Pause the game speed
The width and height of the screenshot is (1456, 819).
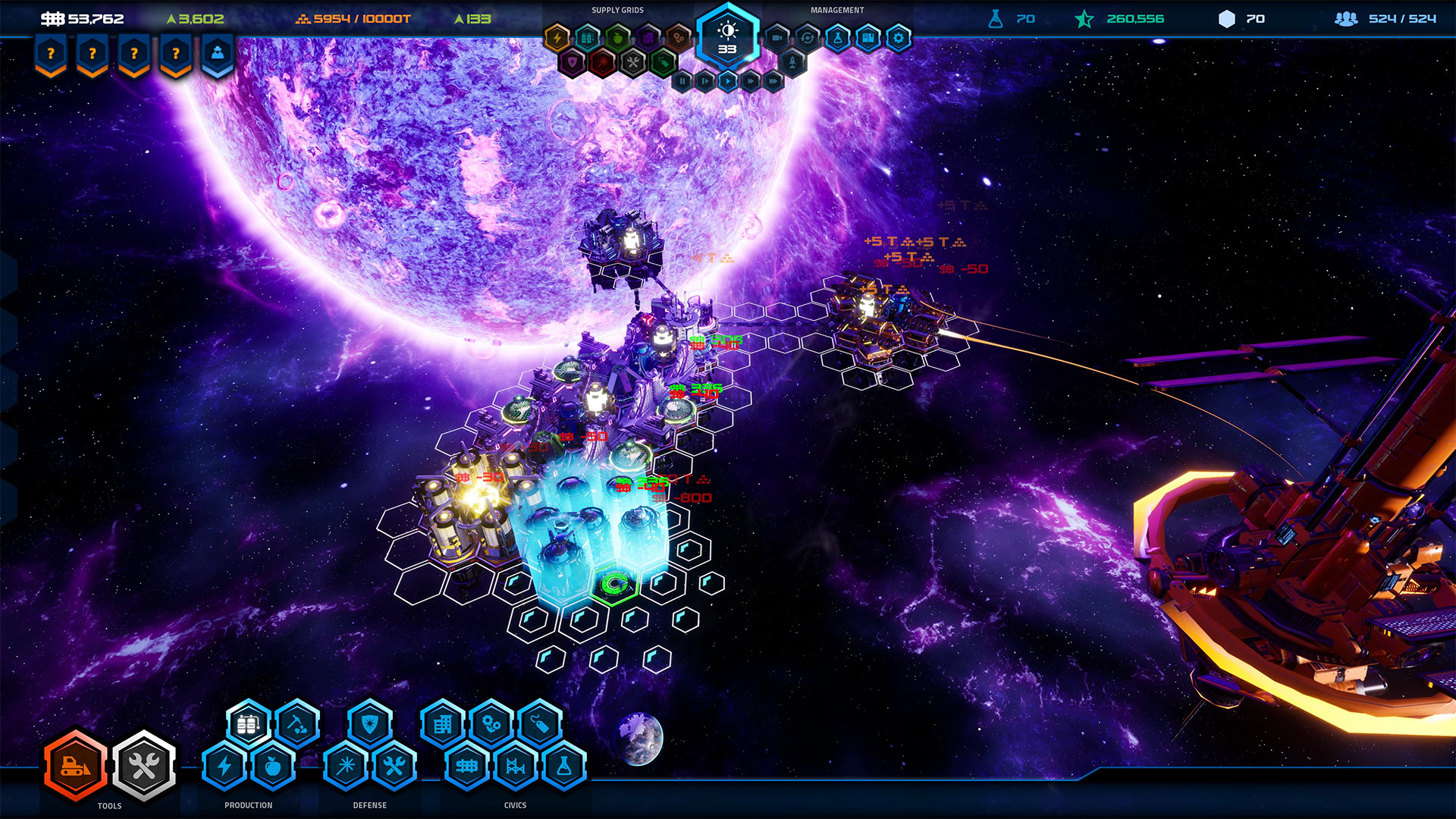[682, 80]
